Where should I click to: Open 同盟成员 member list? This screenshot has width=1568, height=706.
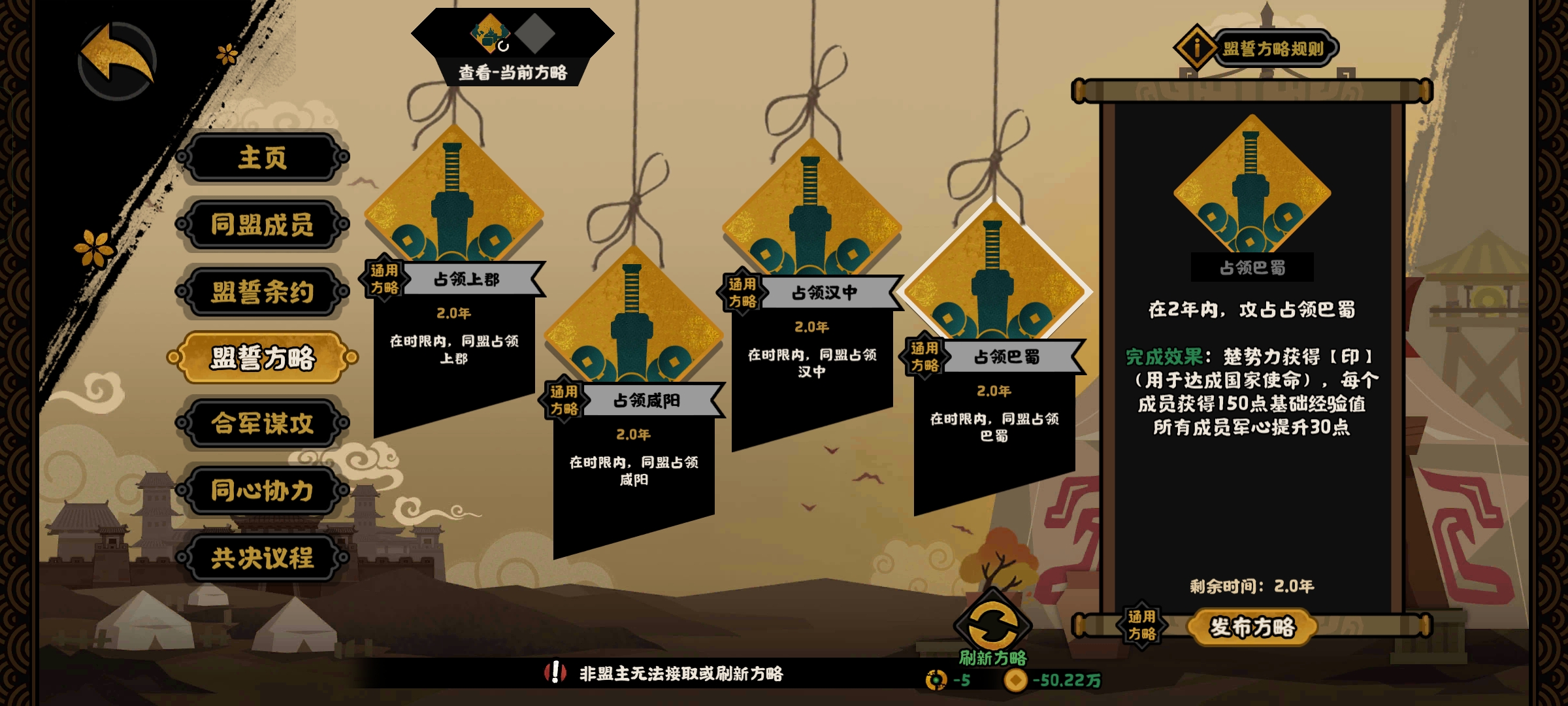pyautogui.click(x=262, y=225)
